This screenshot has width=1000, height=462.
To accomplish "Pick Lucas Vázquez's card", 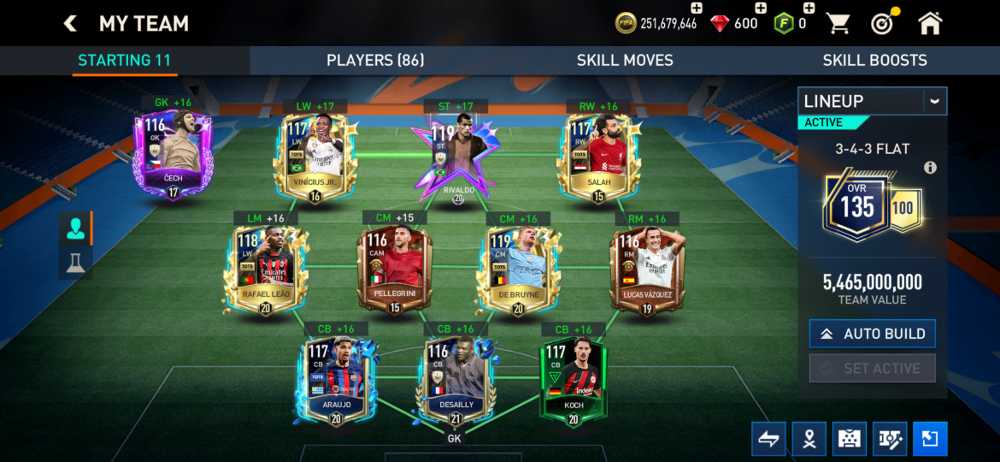I will pyautogui.click(x=646, y=270).
